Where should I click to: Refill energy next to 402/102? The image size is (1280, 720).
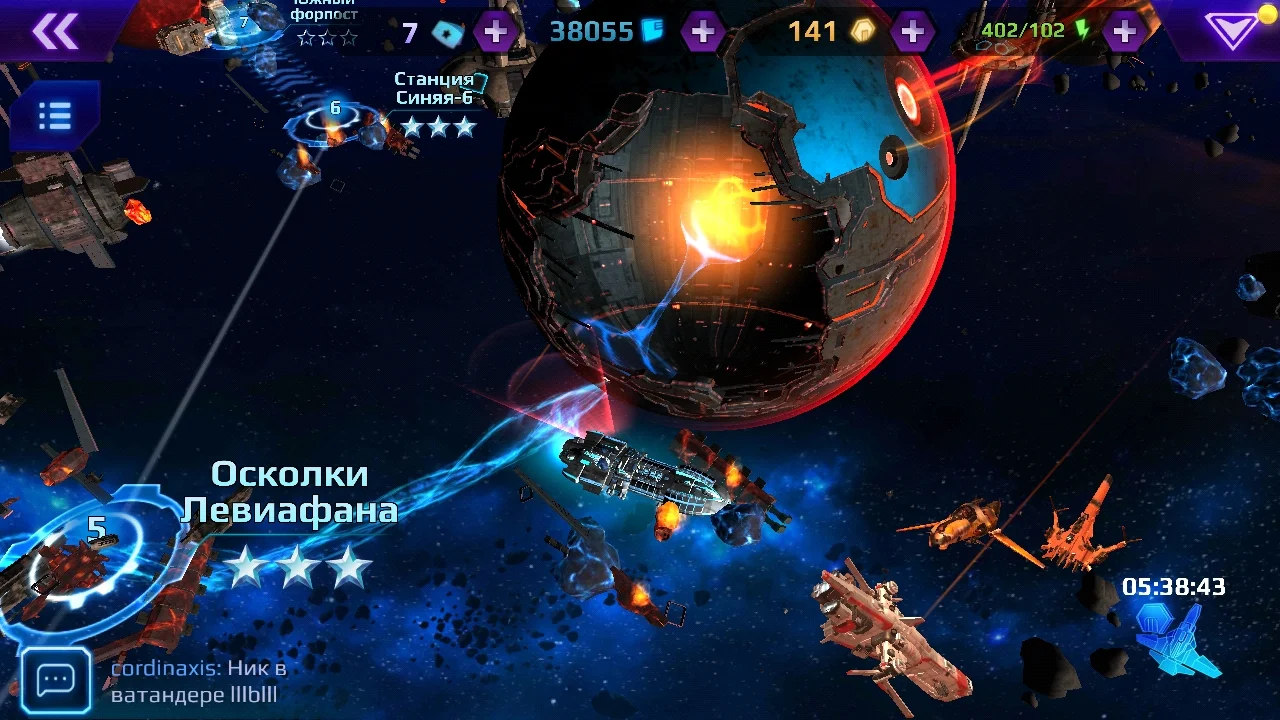pos(1125,32)
